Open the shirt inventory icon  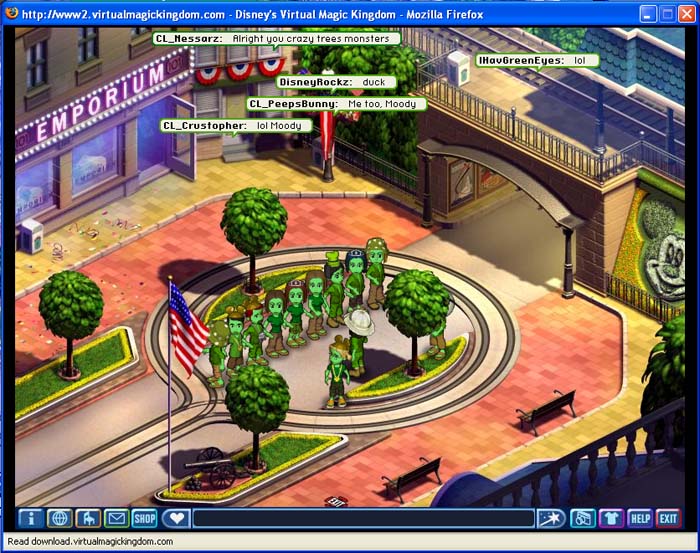(x=612, y=518)
